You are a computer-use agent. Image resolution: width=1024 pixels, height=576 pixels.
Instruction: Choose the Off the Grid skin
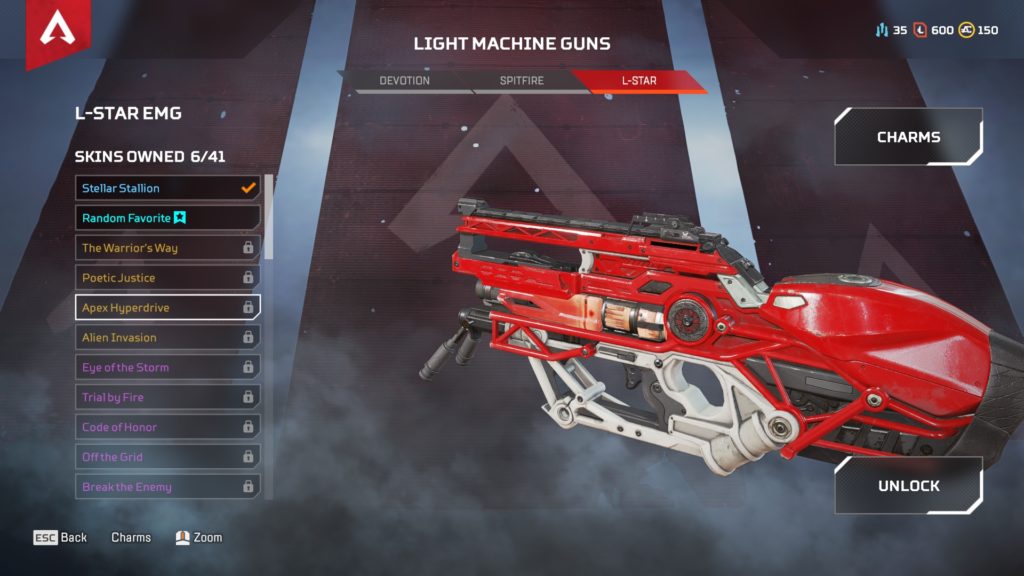pyautogui.click(x=167, y=457)
